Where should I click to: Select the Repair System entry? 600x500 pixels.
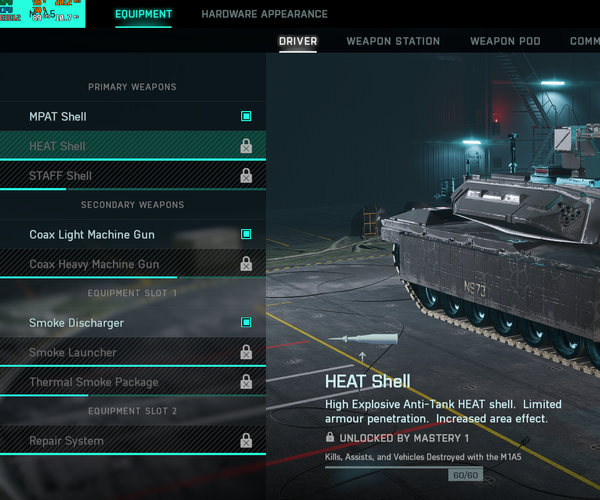132,441
